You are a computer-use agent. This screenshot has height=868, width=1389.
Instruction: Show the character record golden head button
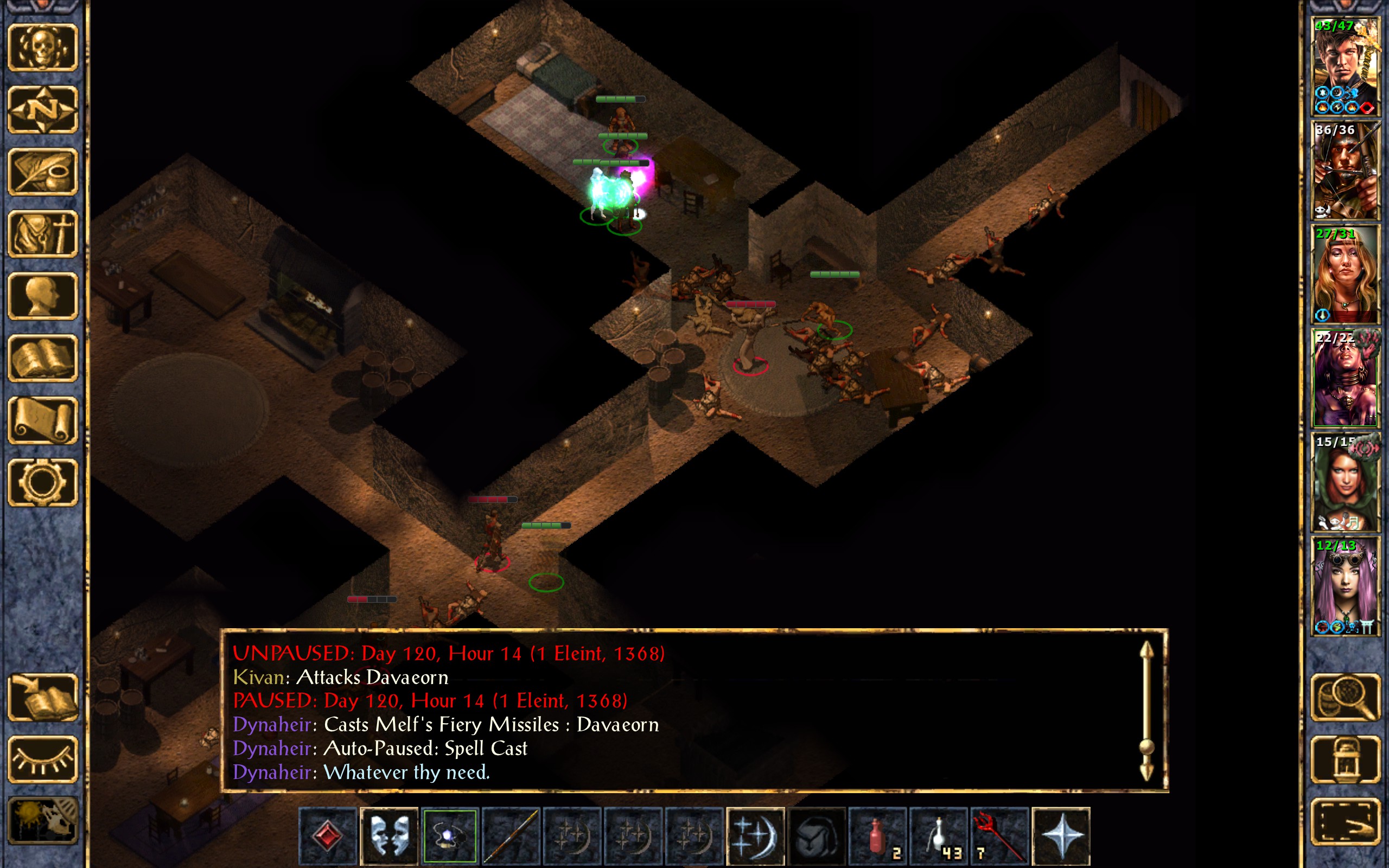click(x=42, y=296)
